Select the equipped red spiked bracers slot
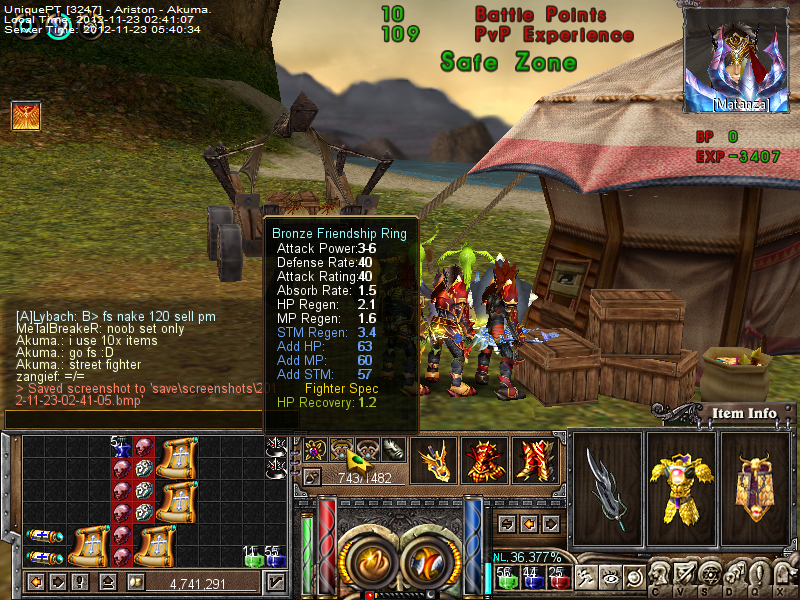The image size is (800, 600). point(485,462)
